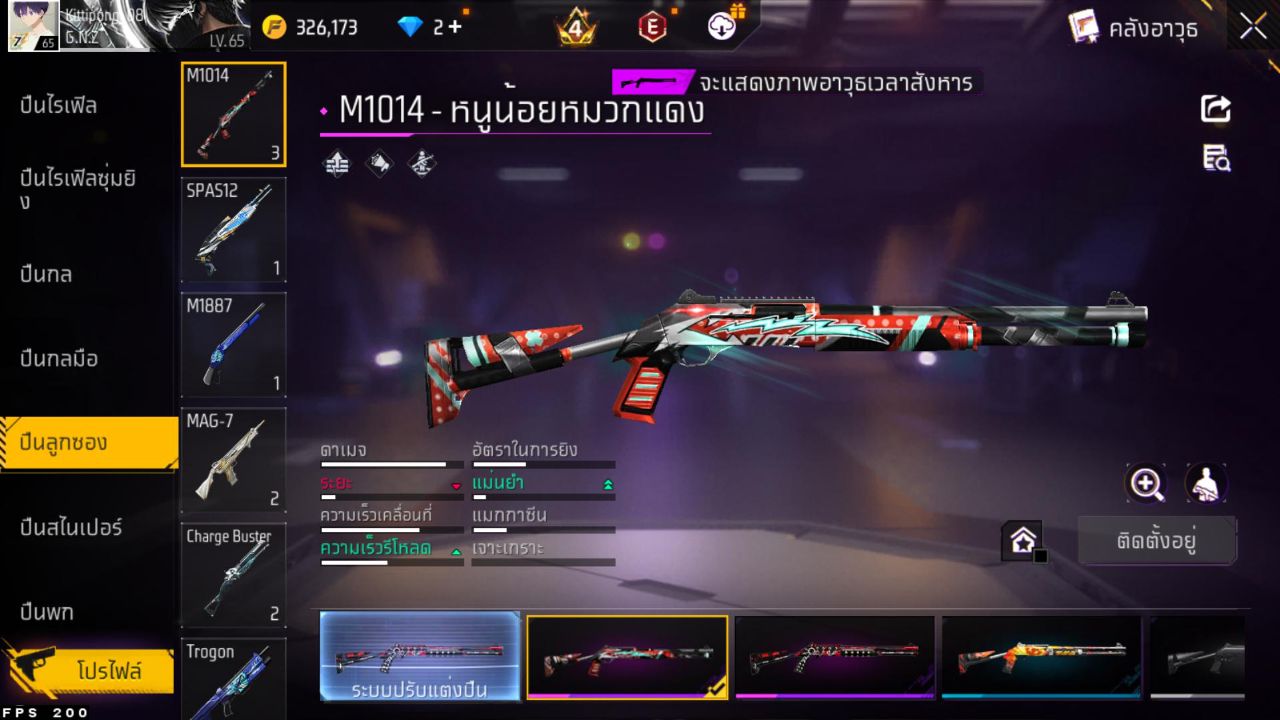Image resolution: width=1280 pixels, height=720 pixels.
Task: Switch to the rifle category tab
Action: click(60, 105)
